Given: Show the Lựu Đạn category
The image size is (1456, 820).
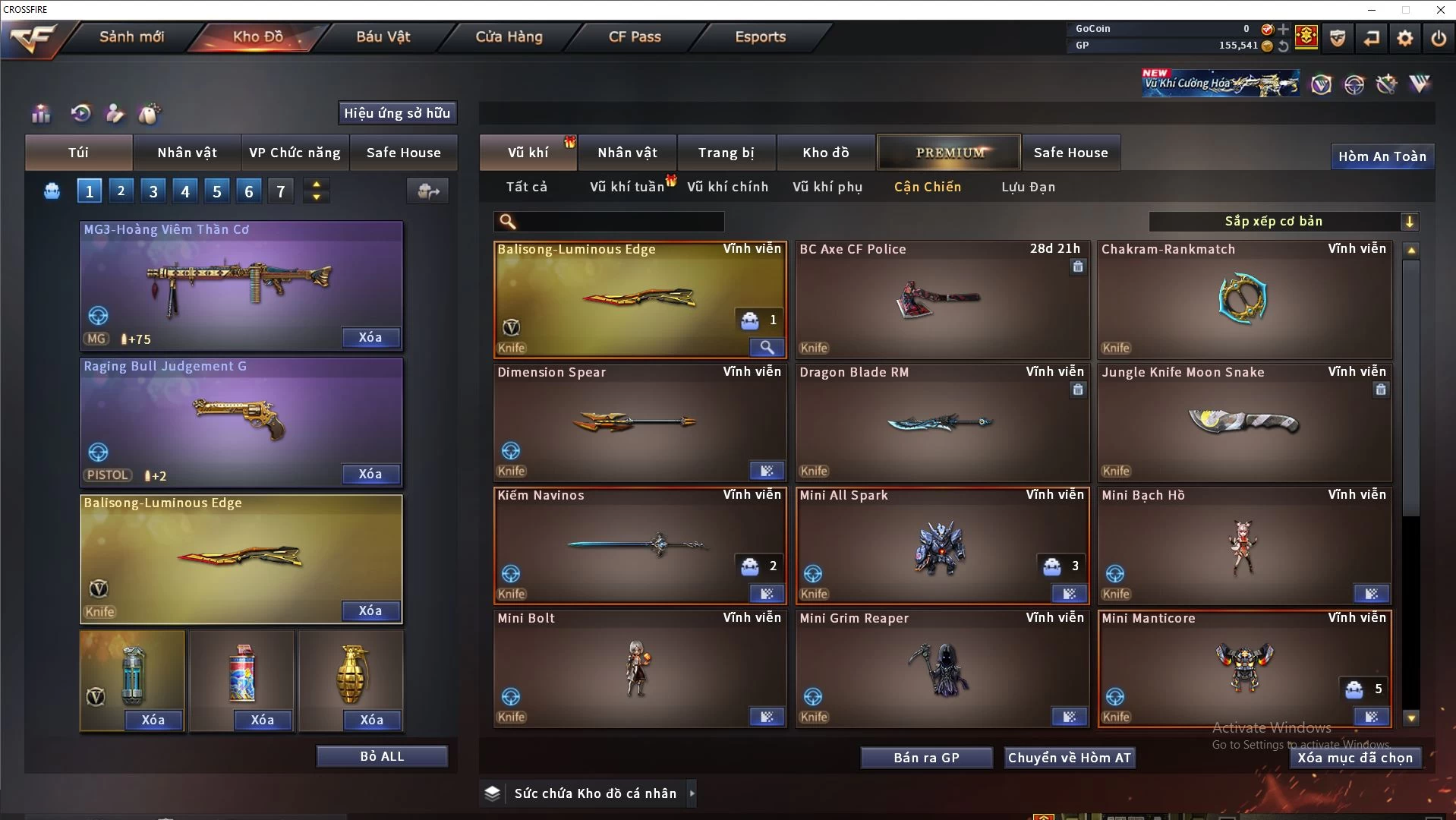Looking at the screenshot, I should (1028, 187).
